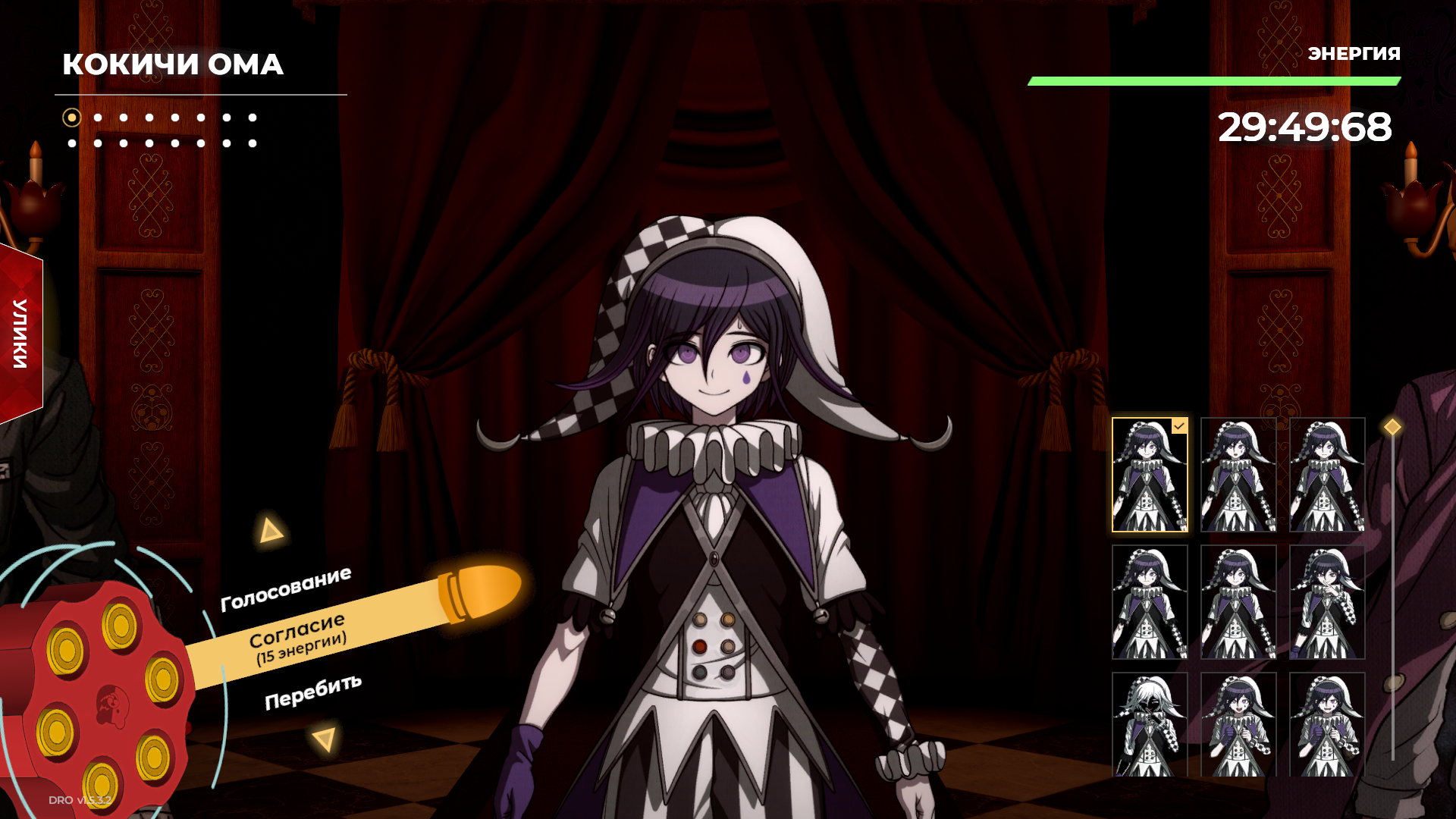The image size is (1456, 819).
Task: Open the УЛИКИ evidence side tab
Action: pyautogui.click(x=20, y=334)
